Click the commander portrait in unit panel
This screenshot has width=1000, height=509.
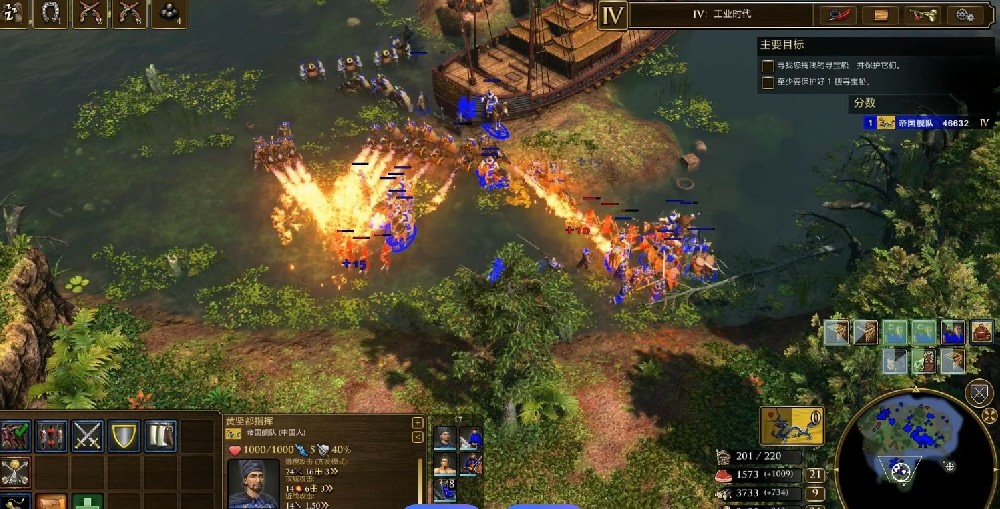[252, 484]
